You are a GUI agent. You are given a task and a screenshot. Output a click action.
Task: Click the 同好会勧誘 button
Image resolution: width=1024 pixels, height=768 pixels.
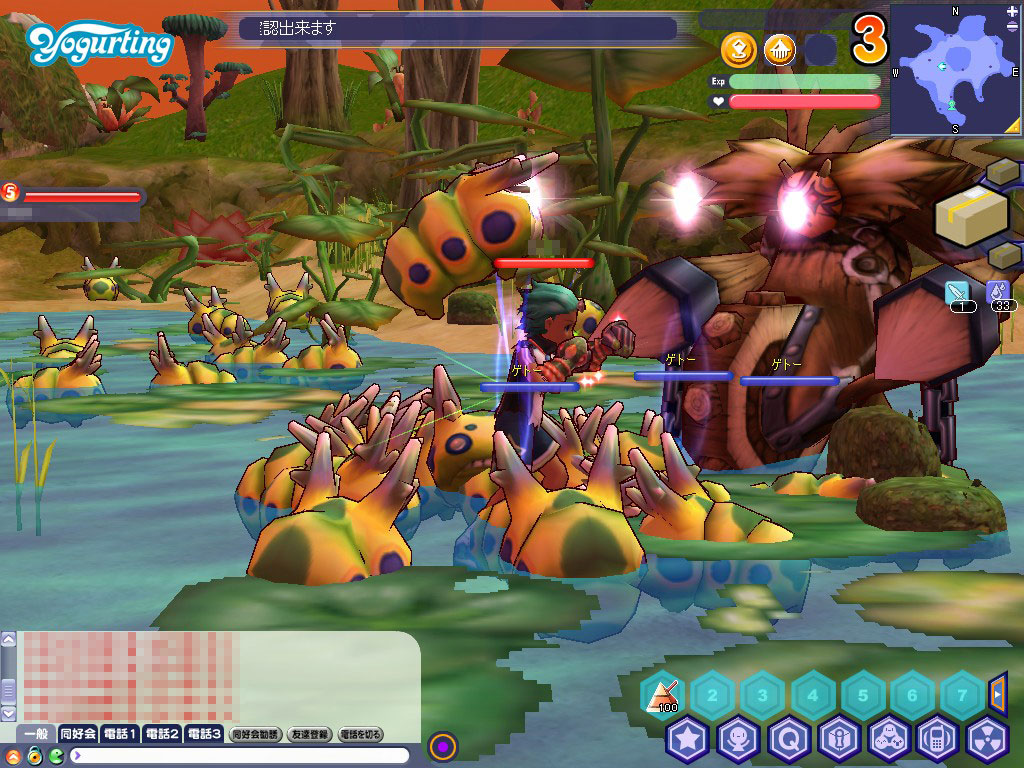pos(254,734)
